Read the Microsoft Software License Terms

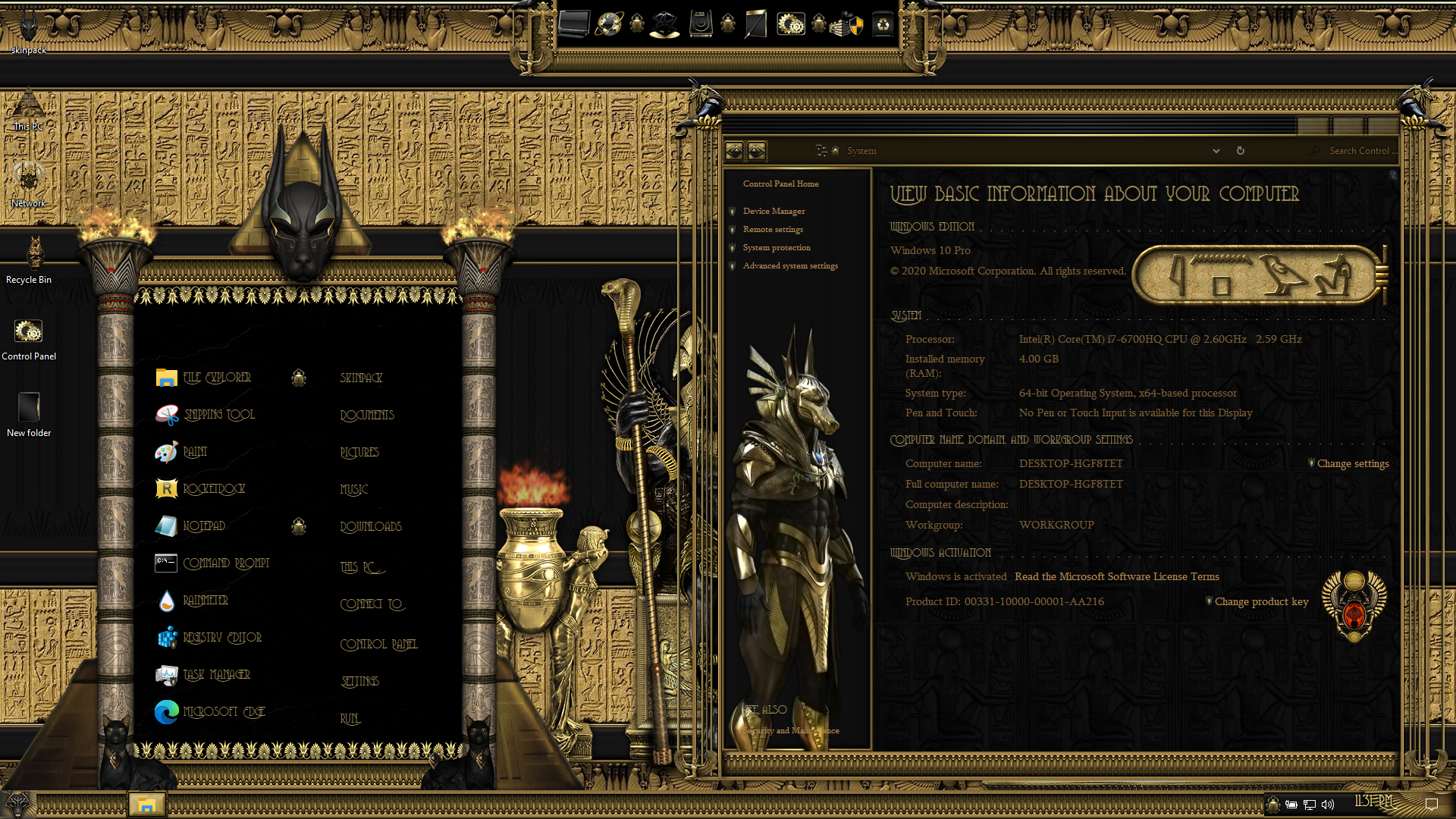pyautogui.click(x=1116, y=577)
